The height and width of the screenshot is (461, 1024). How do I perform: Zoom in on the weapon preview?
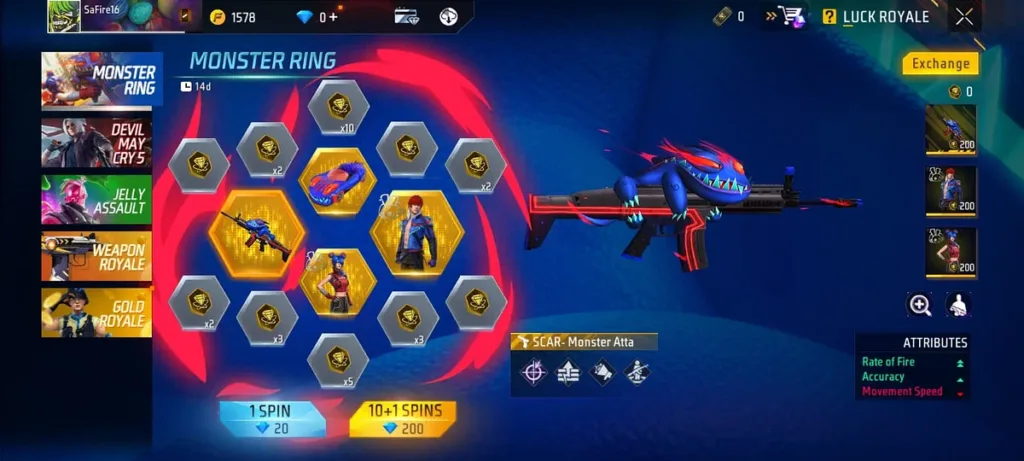tap(920, 305)
